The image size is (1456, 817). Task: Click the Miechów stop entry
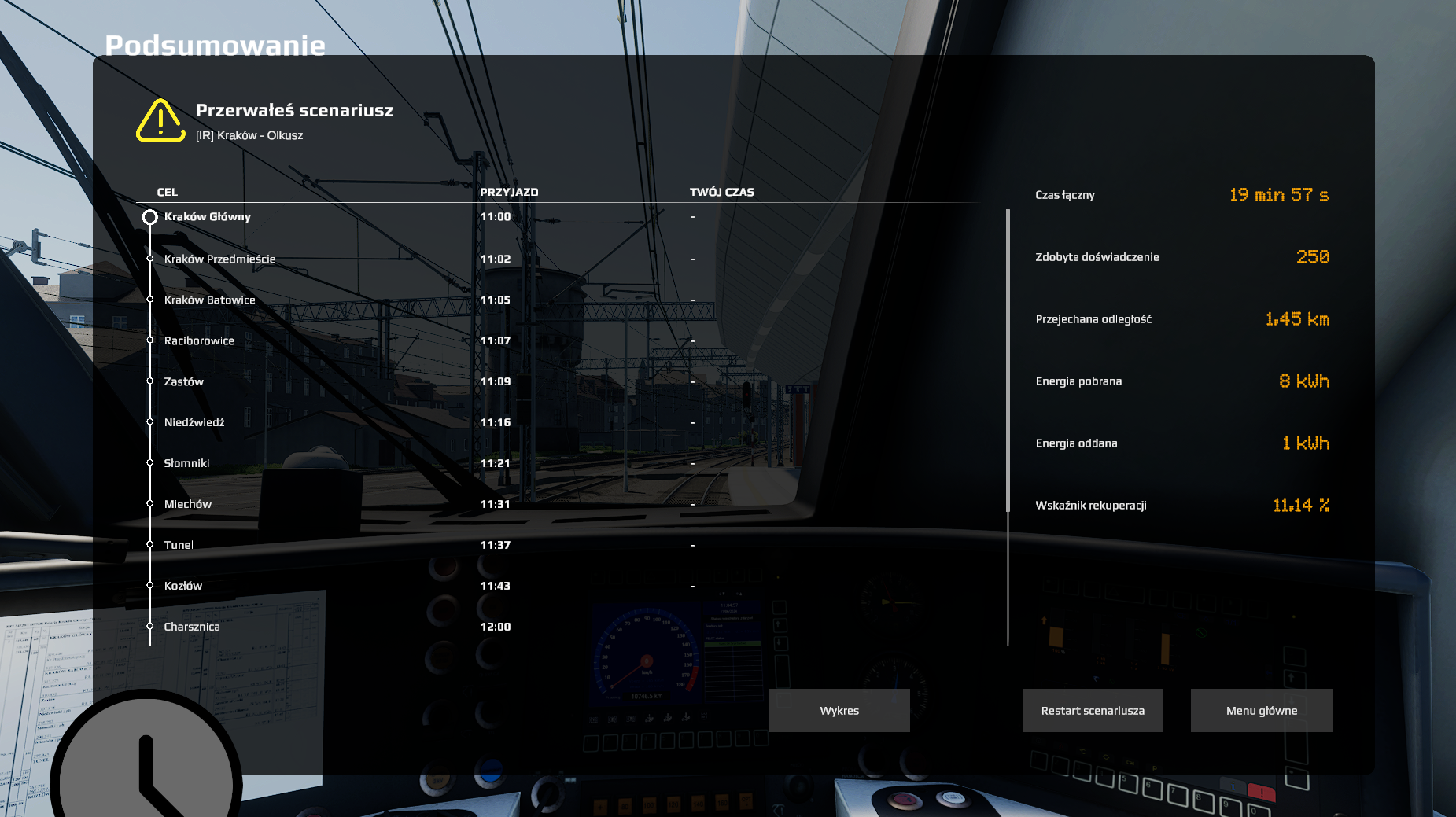(x=187, y=505)
